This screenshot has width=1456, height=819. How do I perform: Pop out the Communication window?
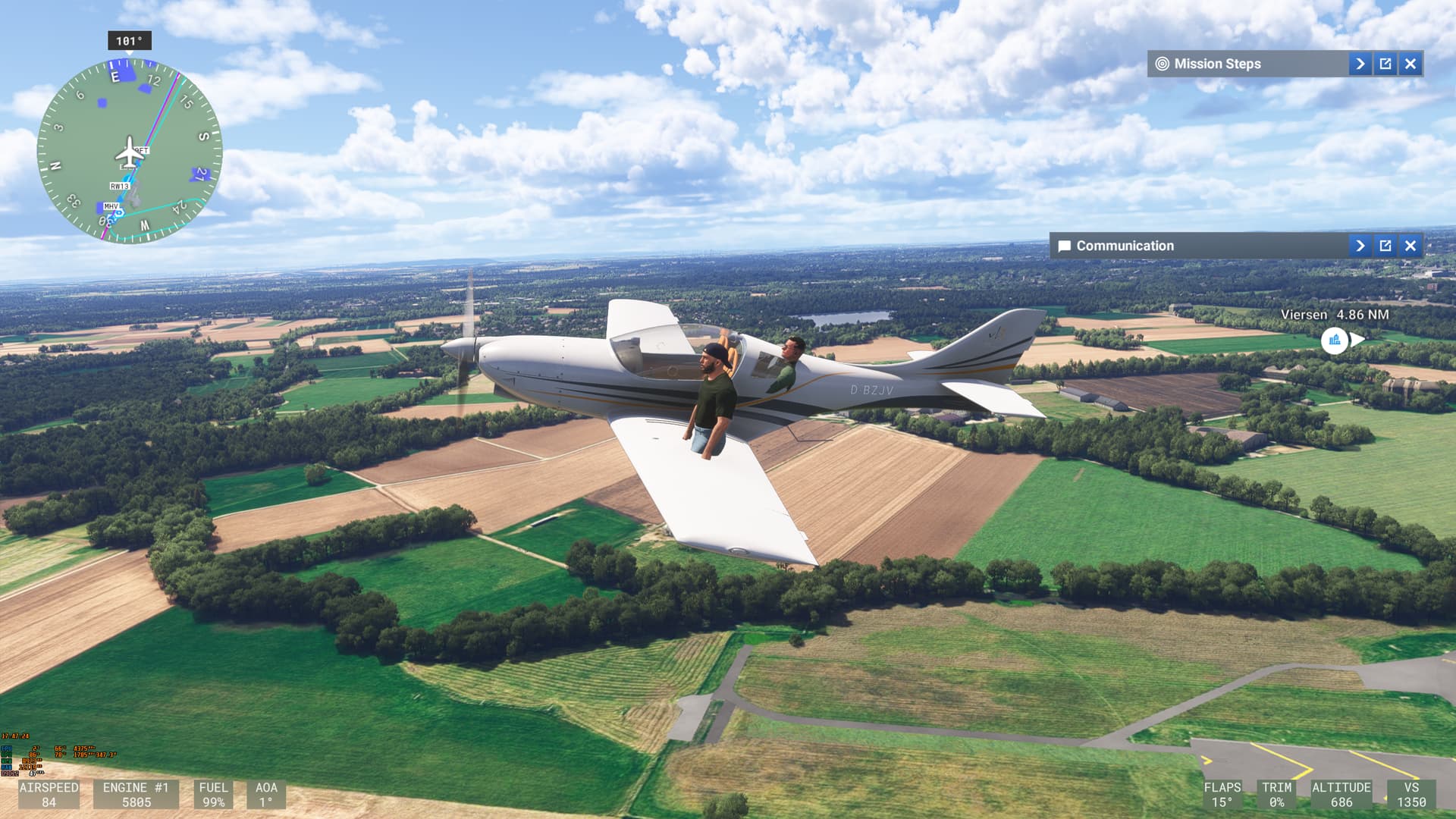click(1385, 246)
